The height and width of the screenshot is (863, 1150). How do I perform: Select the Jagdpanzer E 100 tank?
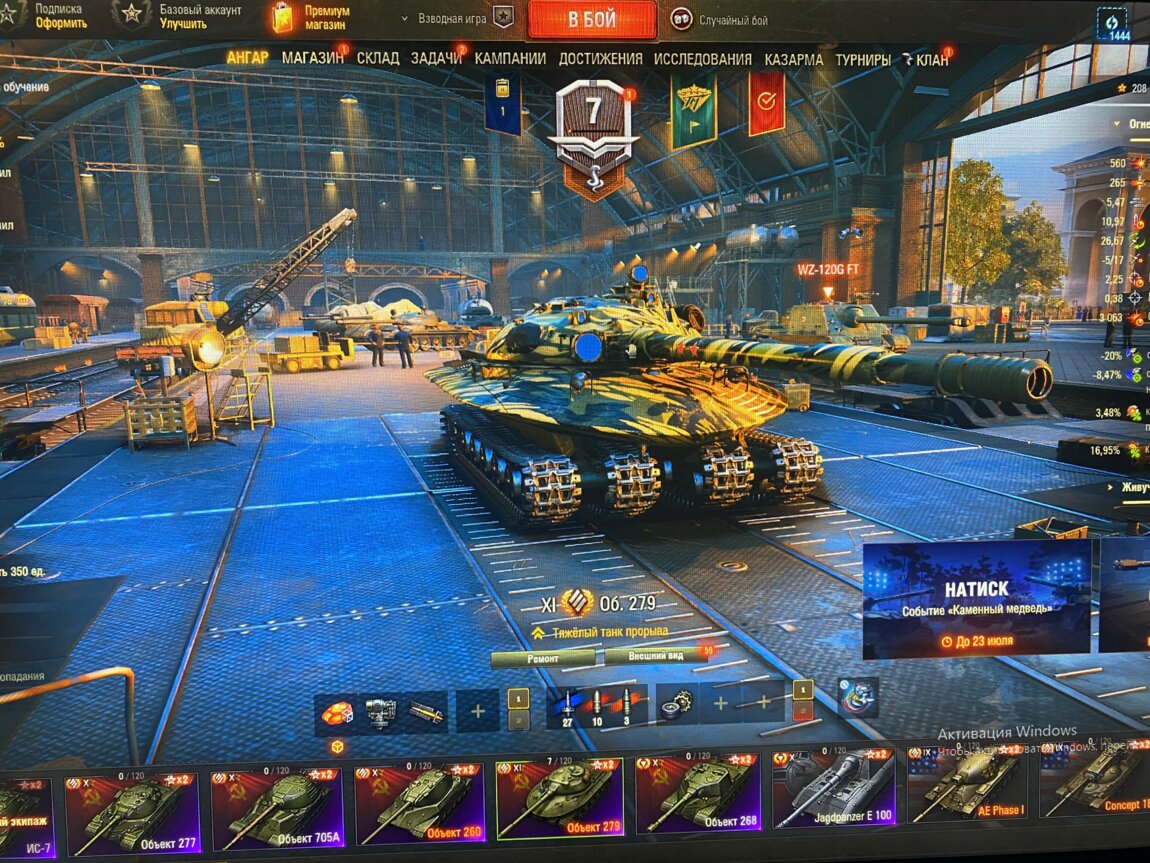tap(835, 803)
